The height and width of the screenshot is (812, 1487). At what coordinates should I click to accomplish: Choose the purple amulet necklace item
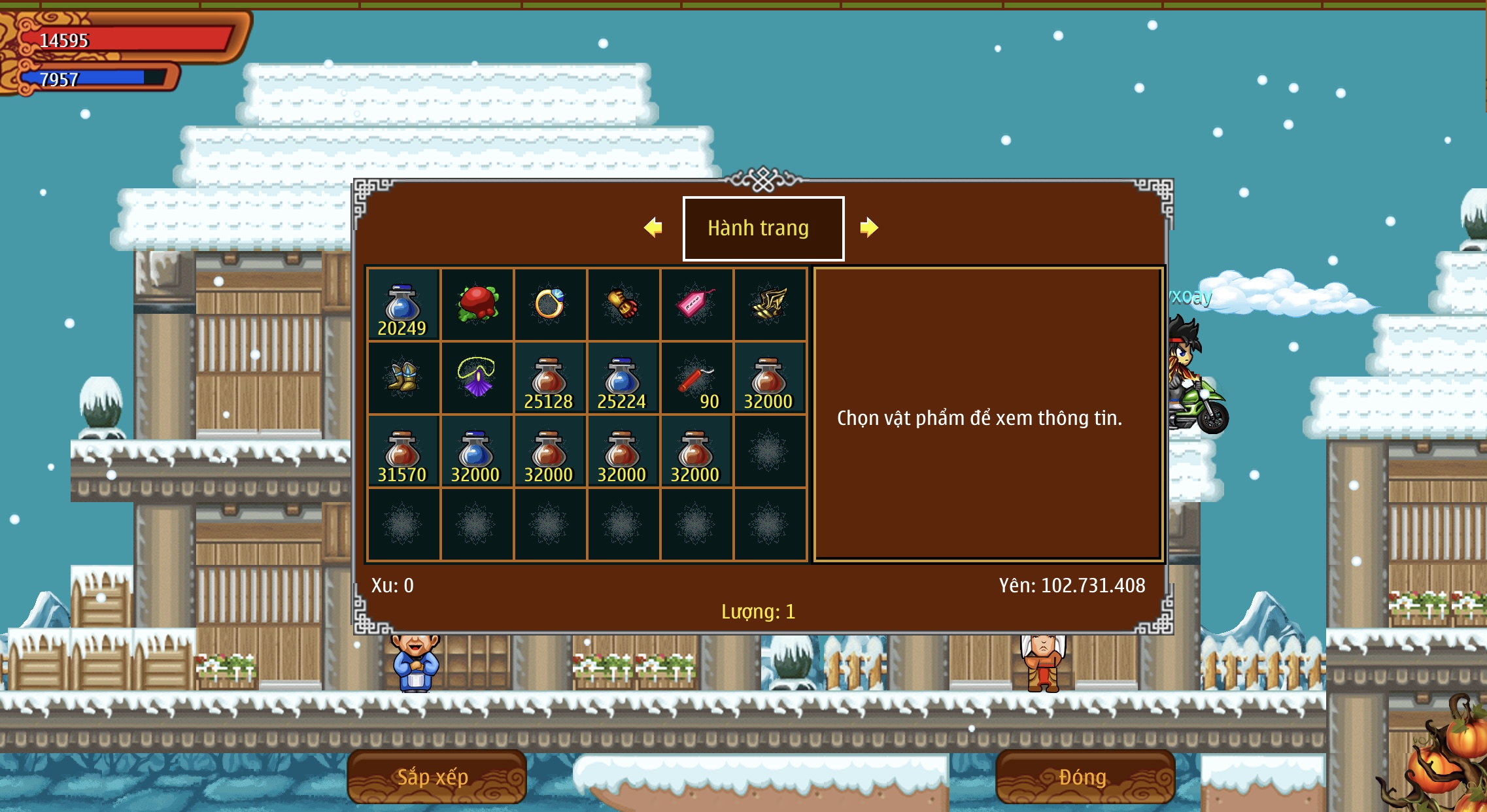click(x=477, y=377)
